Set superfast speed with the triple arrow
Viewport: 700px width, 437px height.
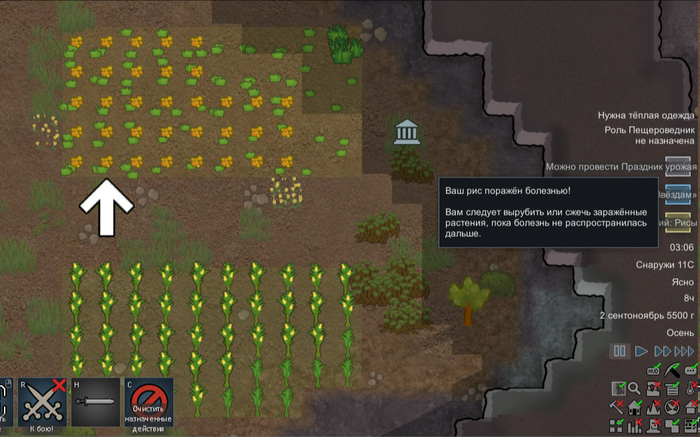[x=684, y=351]
